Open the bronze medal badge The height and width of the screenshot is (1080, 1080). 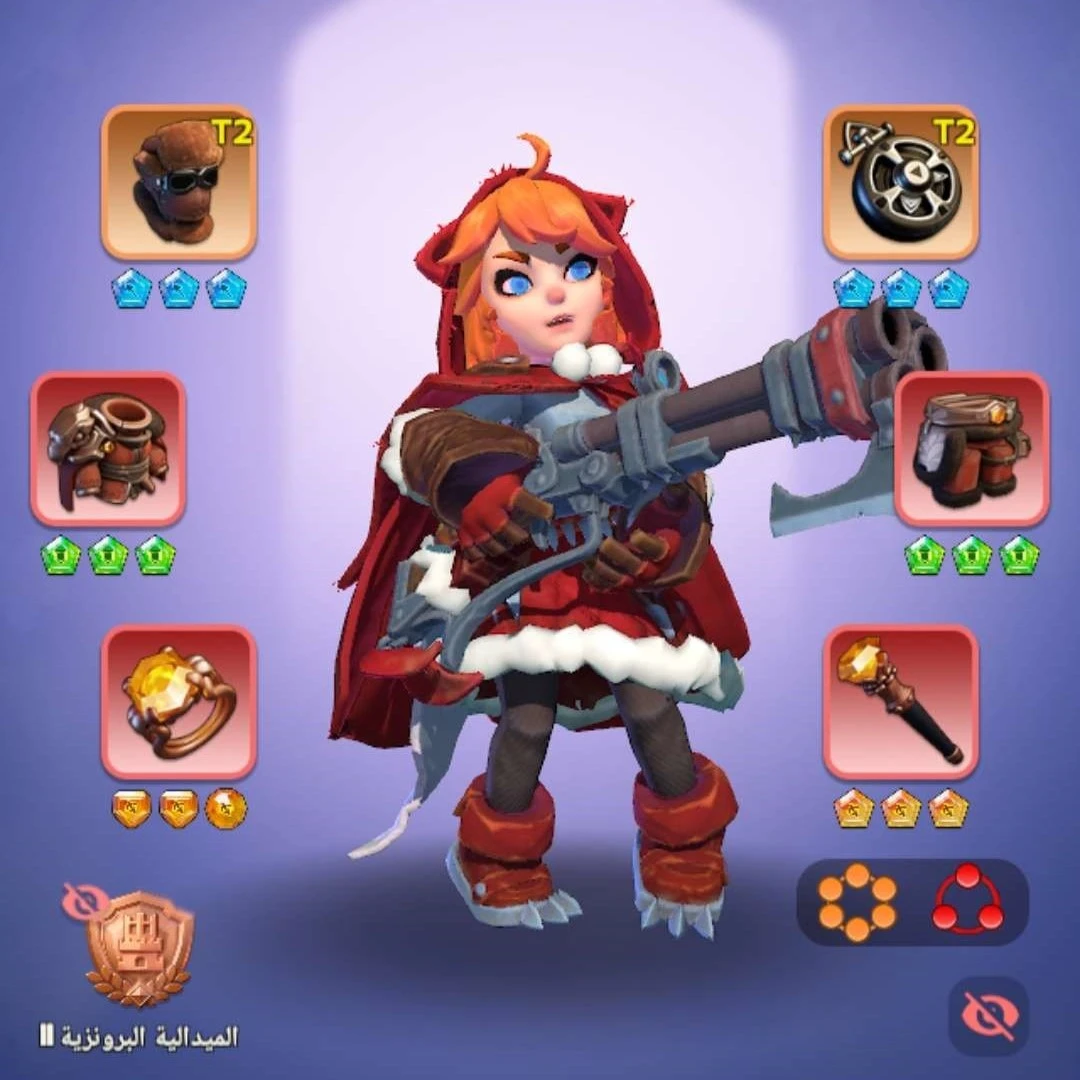pyautogui.click(x=139, y=948)
